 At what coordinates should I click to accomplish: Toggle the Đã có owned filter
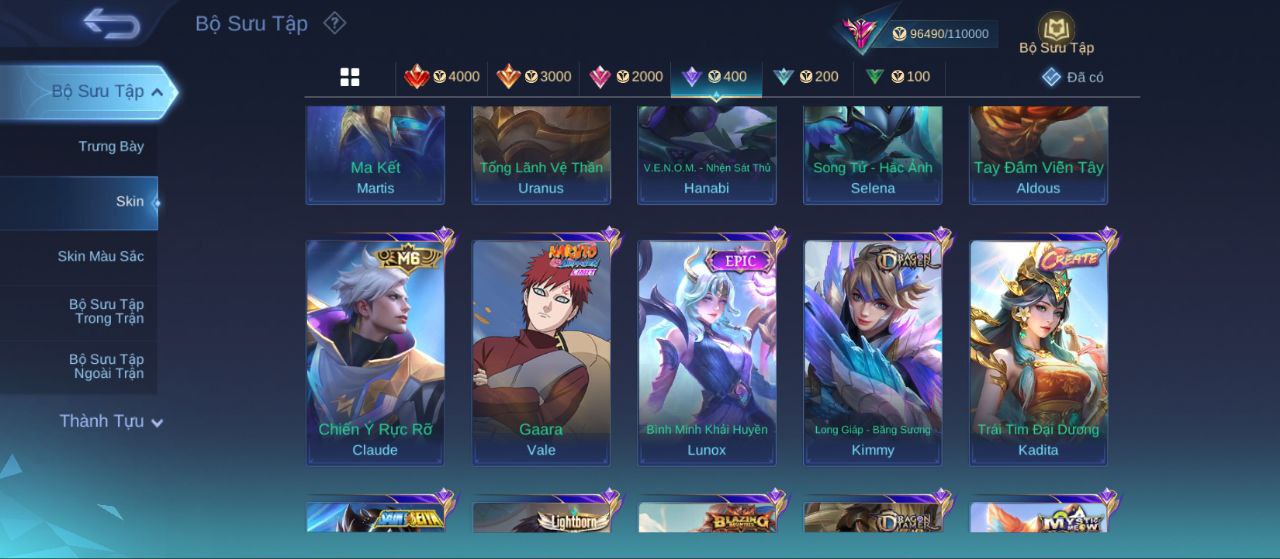tap(1073, 77)
